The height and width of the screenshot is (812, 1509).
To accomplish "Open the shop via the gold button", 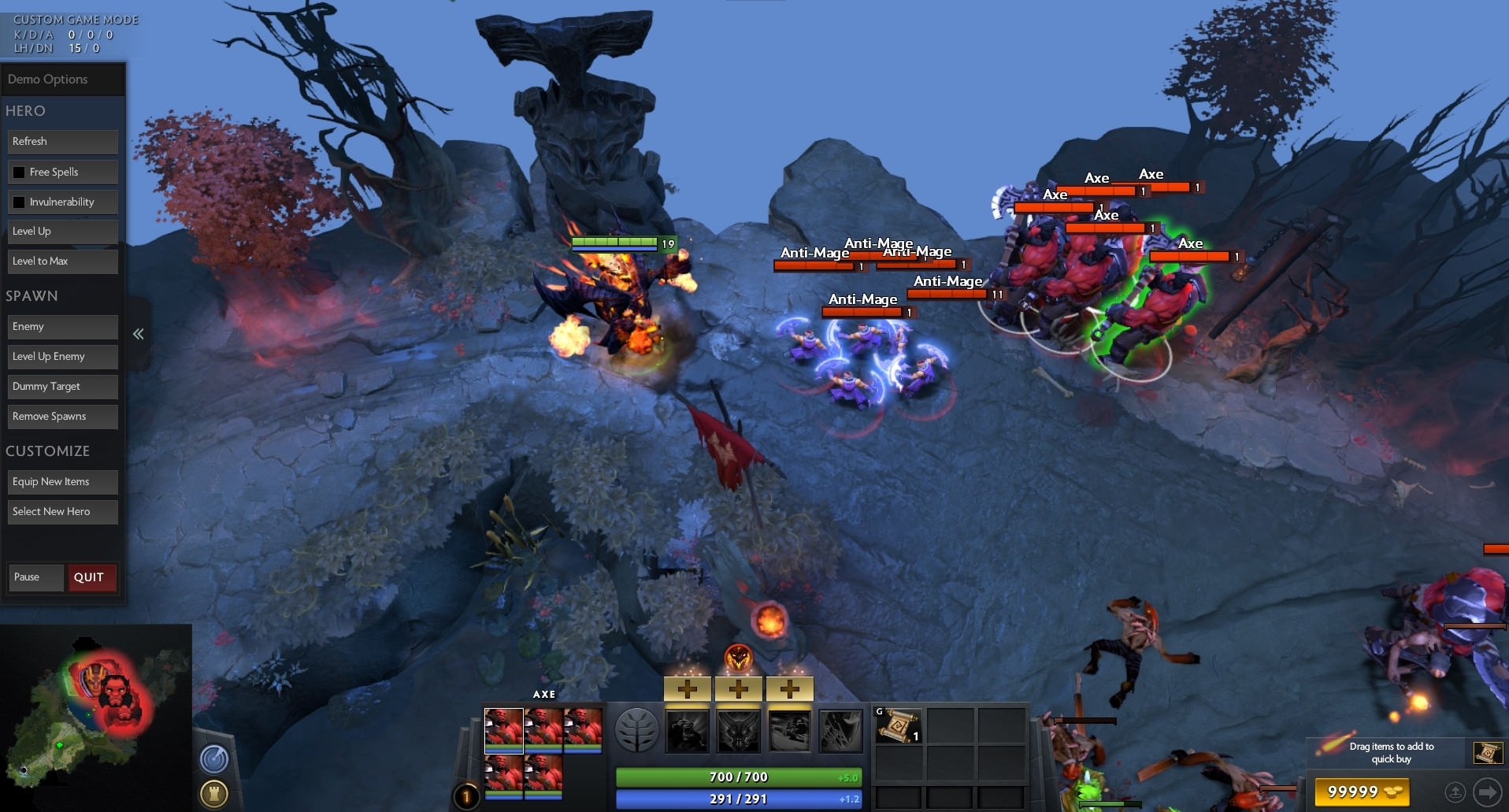I will [1362, 792].
